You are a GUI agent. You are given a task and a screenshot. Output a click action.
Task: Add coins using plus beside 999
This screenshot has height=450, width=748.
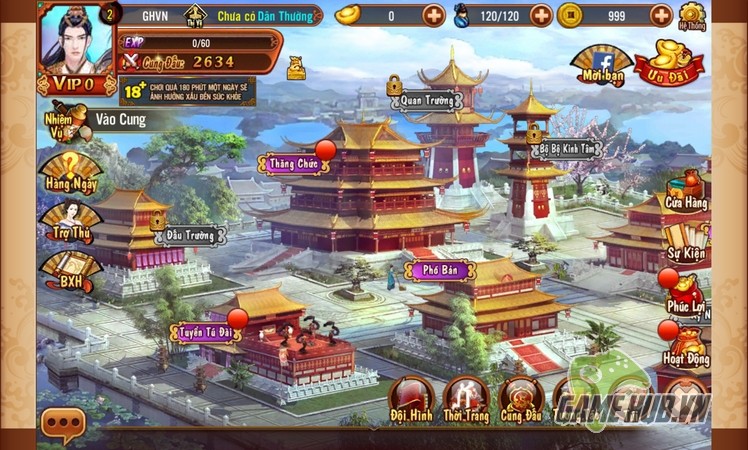tap(661, 15)
